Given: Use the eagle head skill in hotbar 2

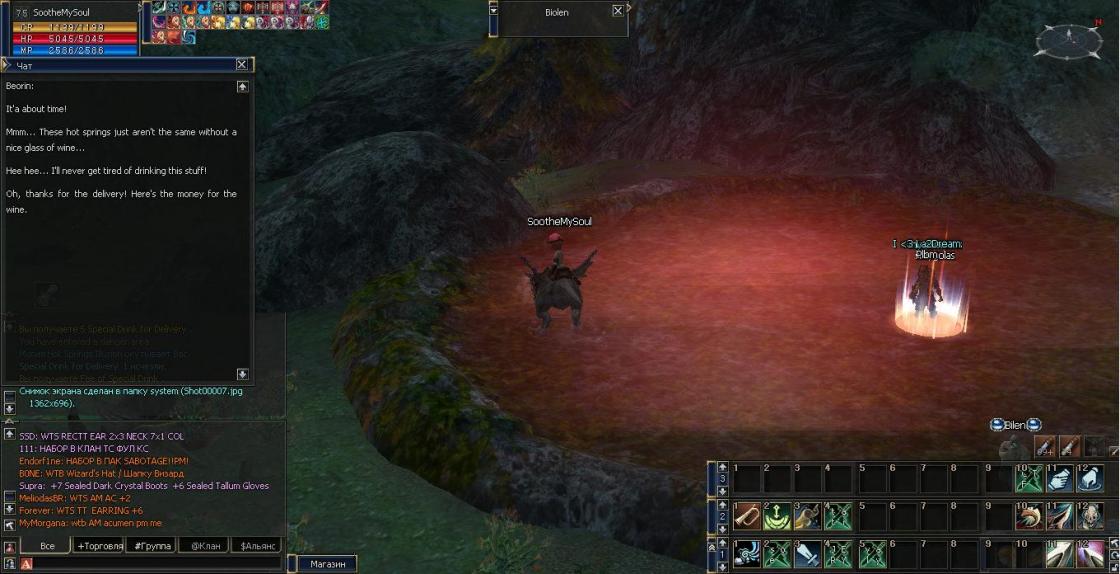Looking at the screenshot, I should coord(1028,516).
